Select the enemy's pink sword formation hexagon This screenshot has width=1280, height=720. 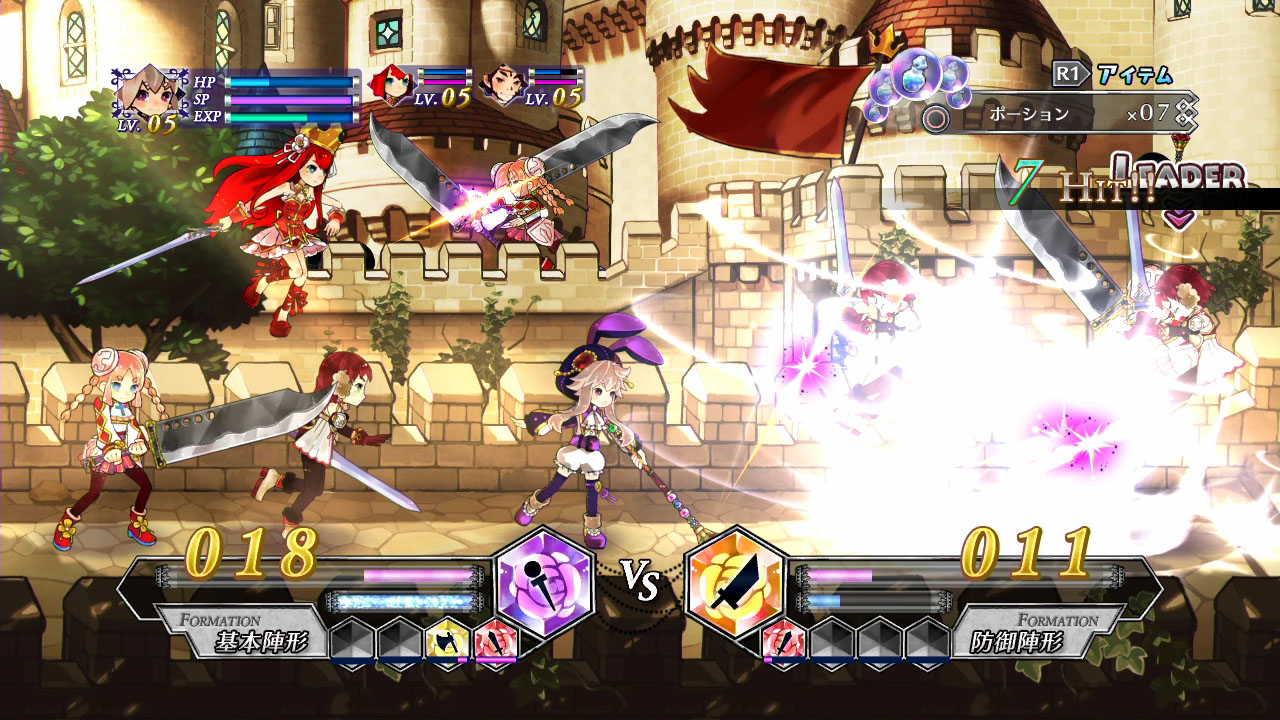[783, 638]
